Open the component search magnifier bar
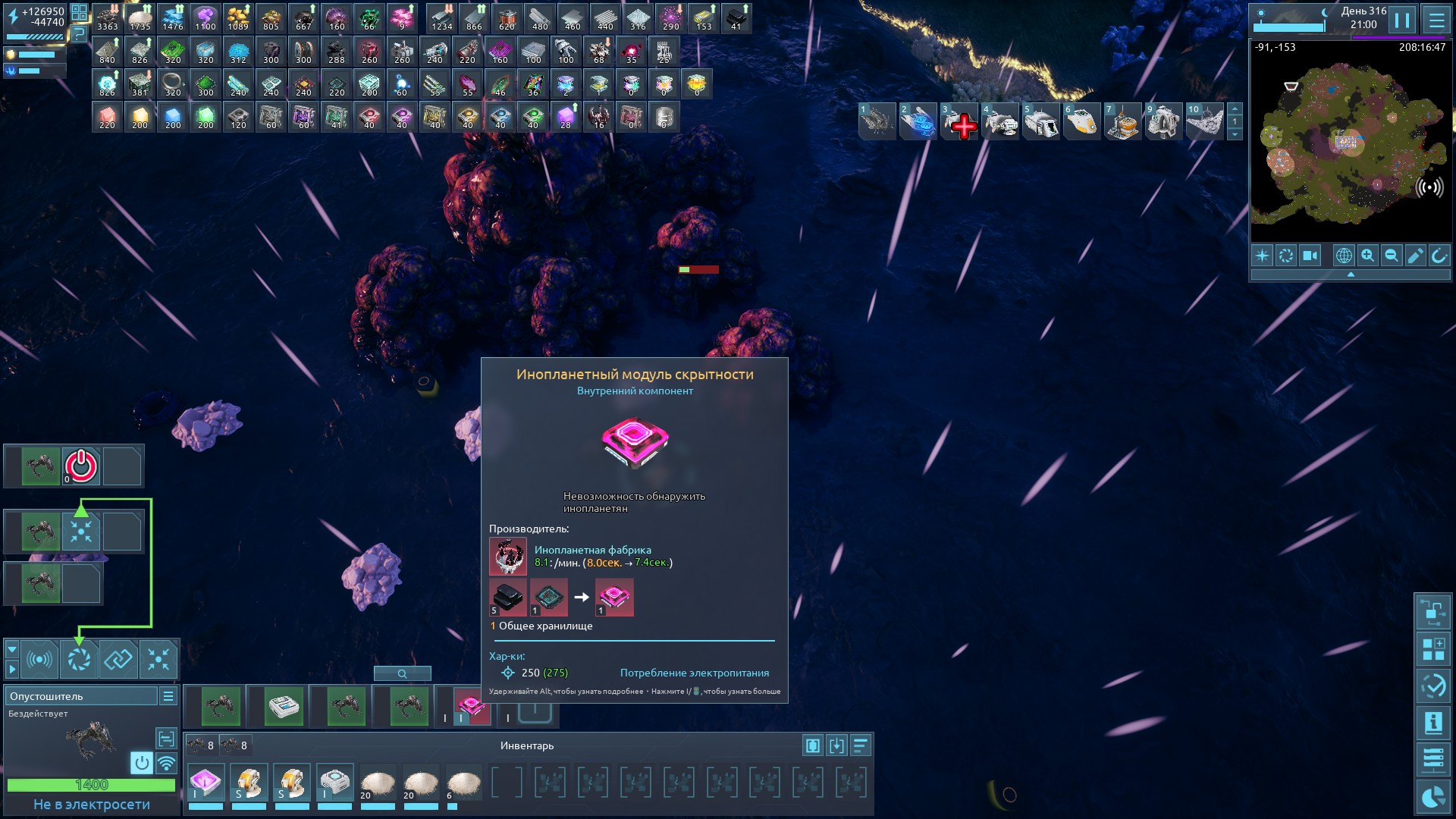The width and height of the screenshot is (1456, 819). pyautogui.click(x=402, y=673)
